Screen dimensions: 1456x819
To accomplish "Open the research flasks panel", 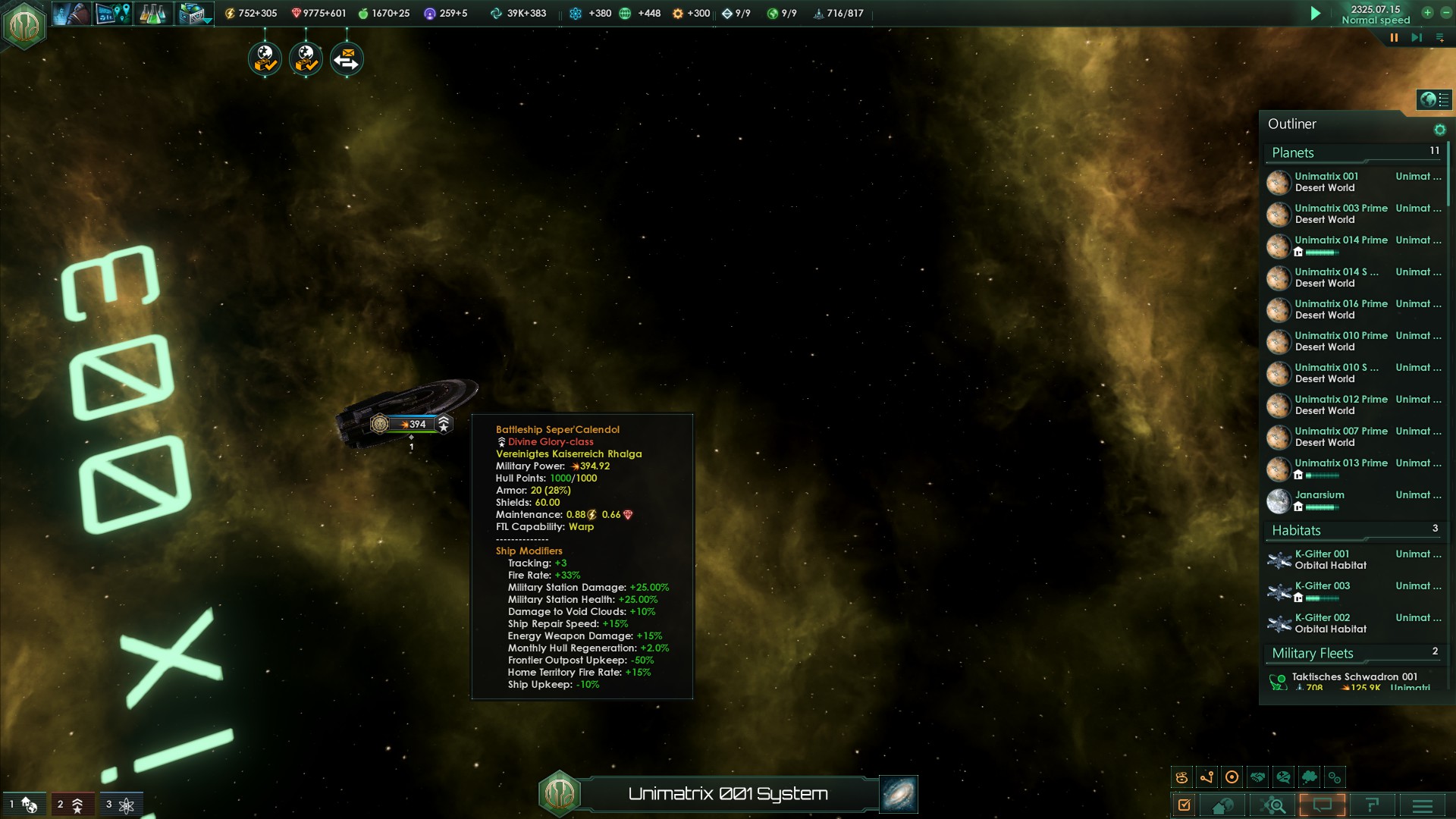I will tap(152, 14).
